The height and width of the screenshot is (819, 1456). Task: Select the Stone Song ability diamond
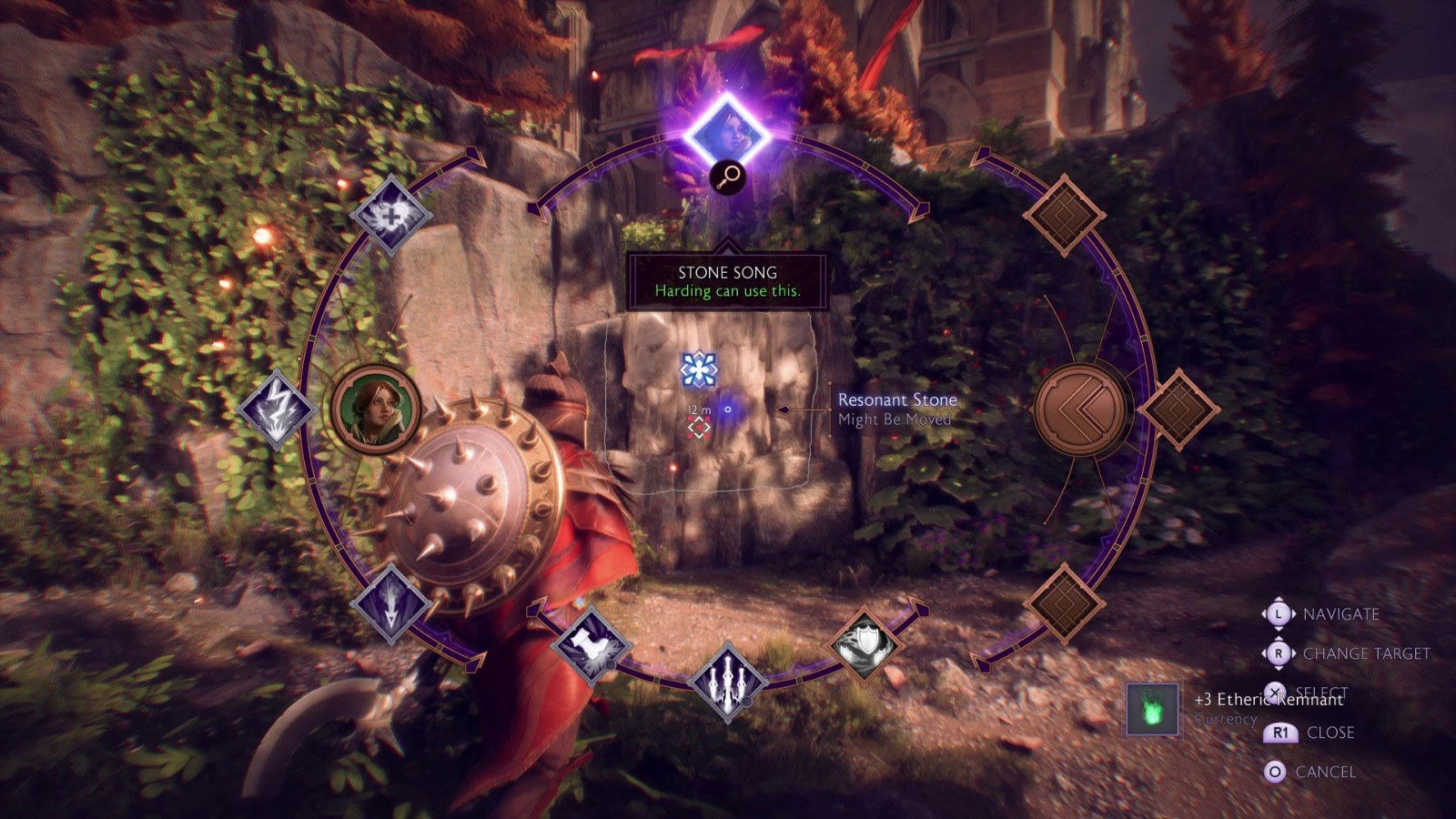pyautogui.click(x=727, y=135)
